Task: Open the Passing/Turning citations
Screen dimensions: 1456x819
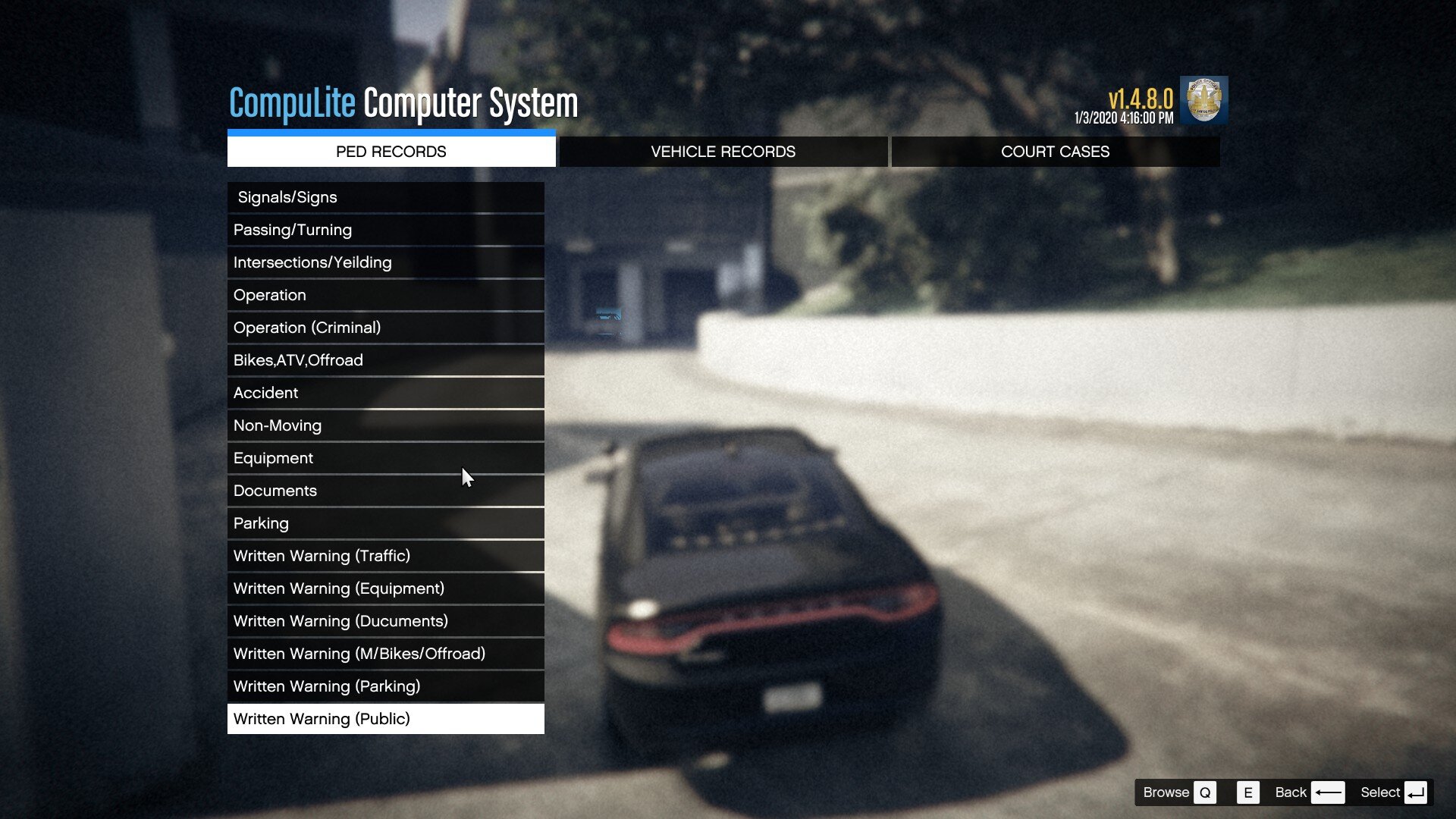Action: (x=385, y=230)
